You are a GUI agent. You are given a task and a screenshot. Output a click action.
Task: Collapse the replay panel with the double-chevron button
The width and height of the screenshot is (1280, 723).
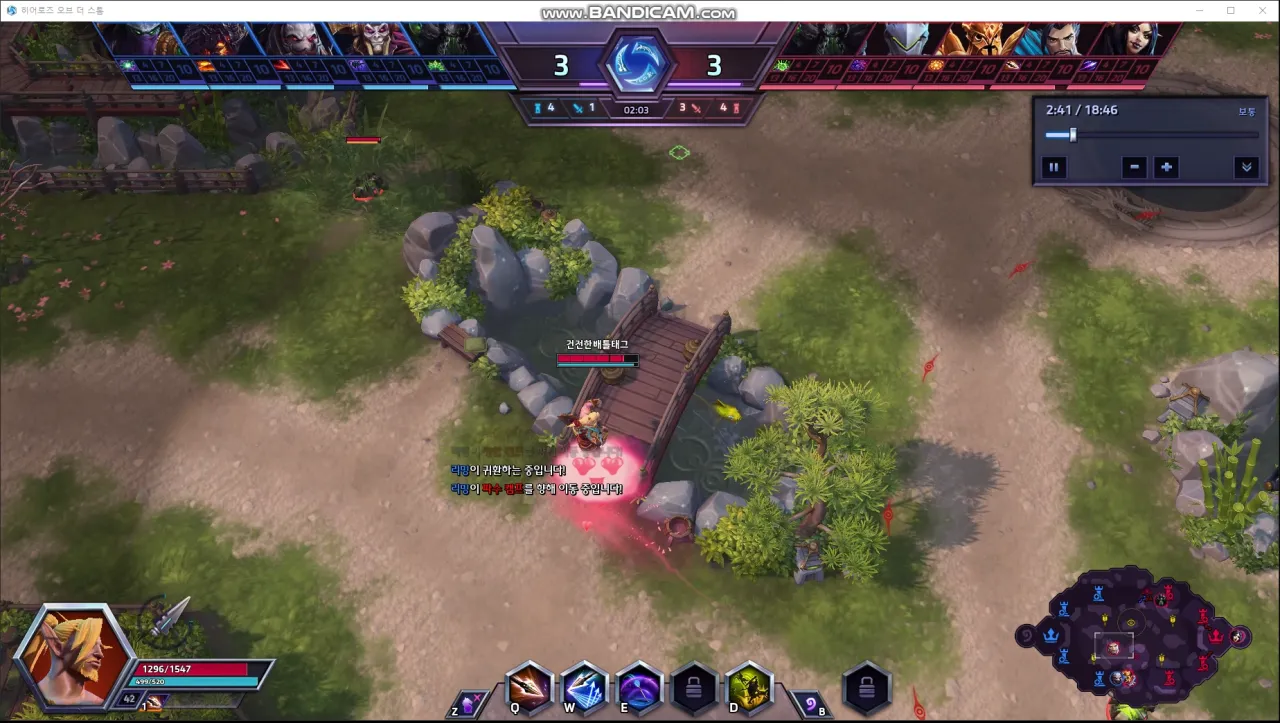tap(1246, 168)
